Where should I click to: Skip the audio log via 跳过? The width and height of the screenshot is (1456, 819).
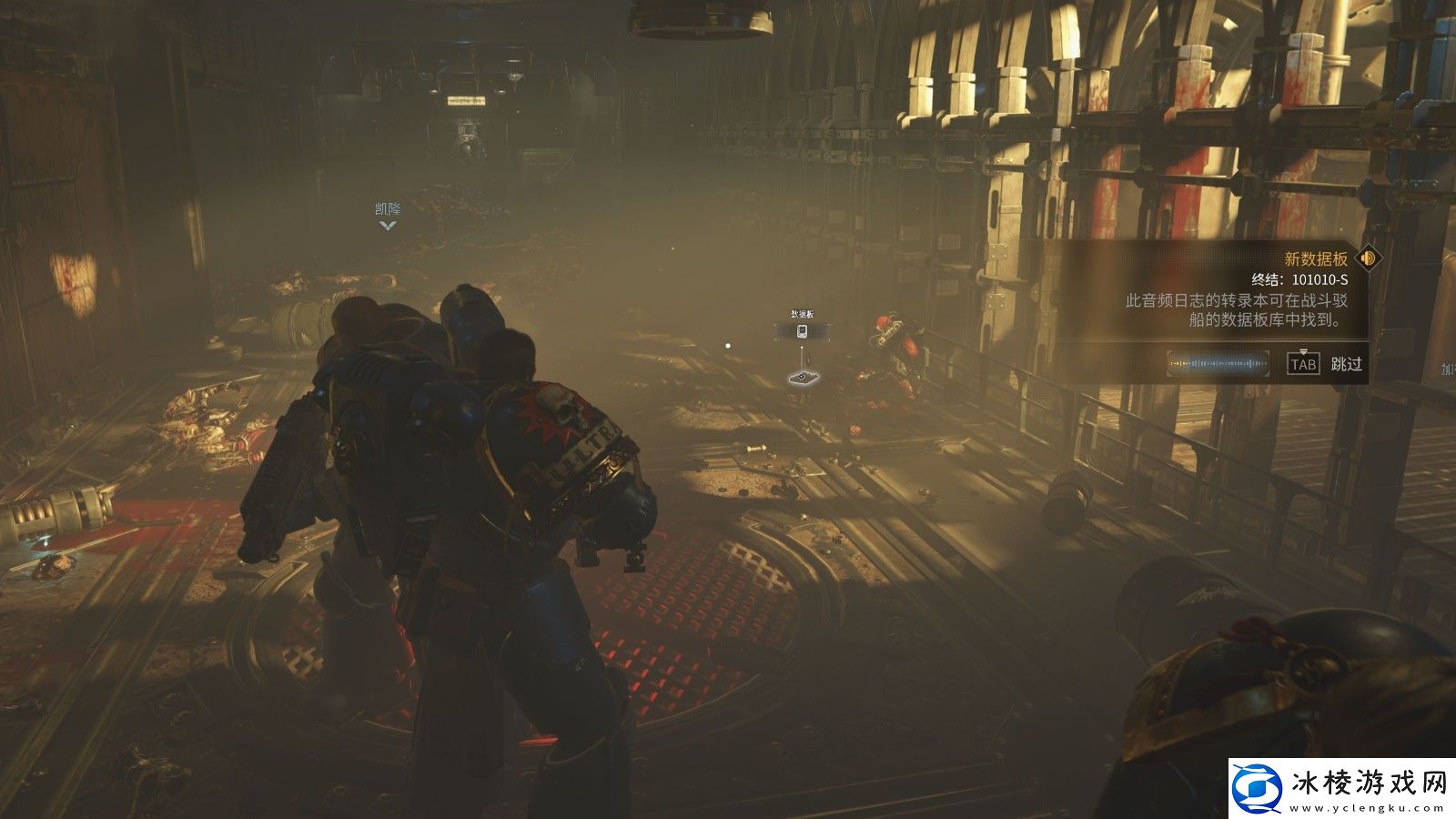[x=1346, y=364]
